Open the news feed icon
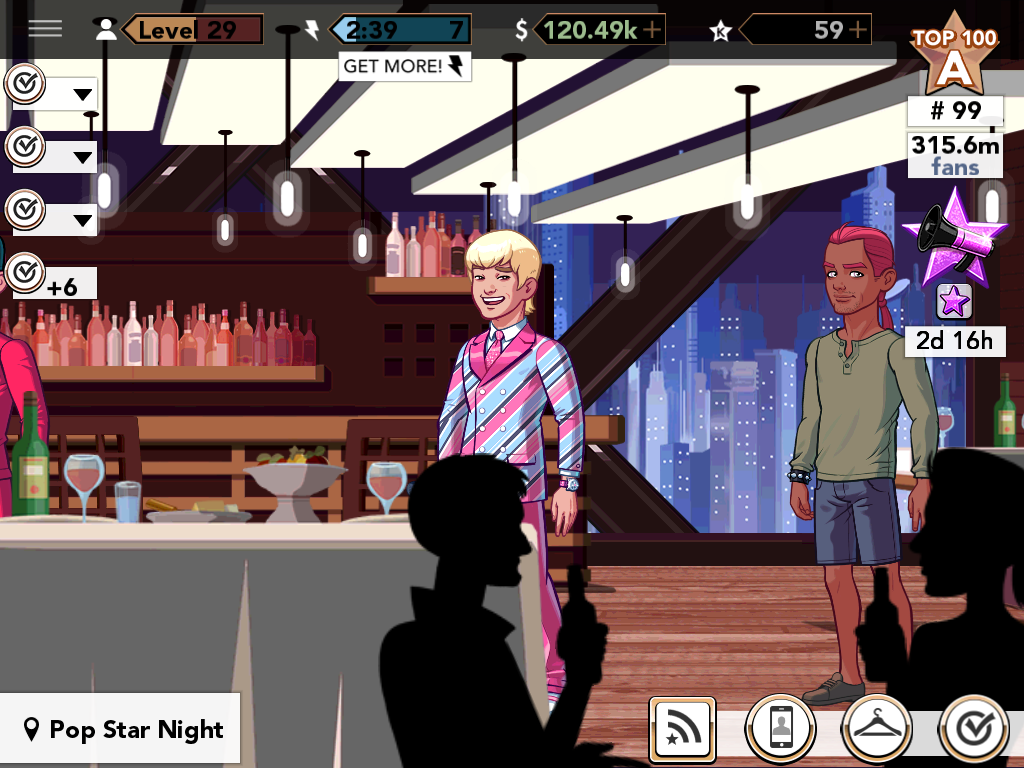1024x768 pixels. tap(682, 729)
